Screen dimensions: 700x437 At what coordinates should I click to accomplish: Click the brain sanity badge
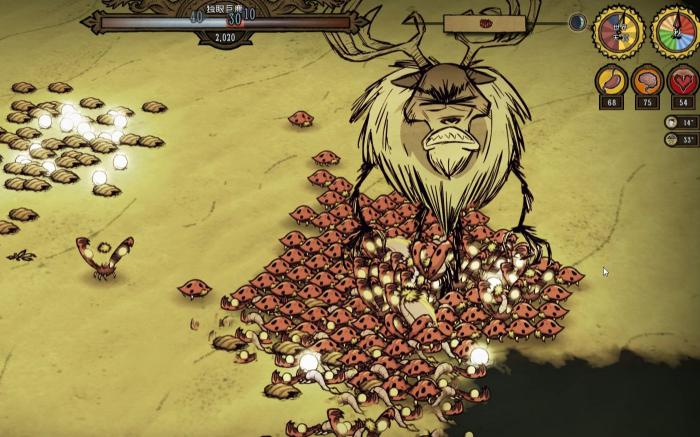(x=647, y=81)
